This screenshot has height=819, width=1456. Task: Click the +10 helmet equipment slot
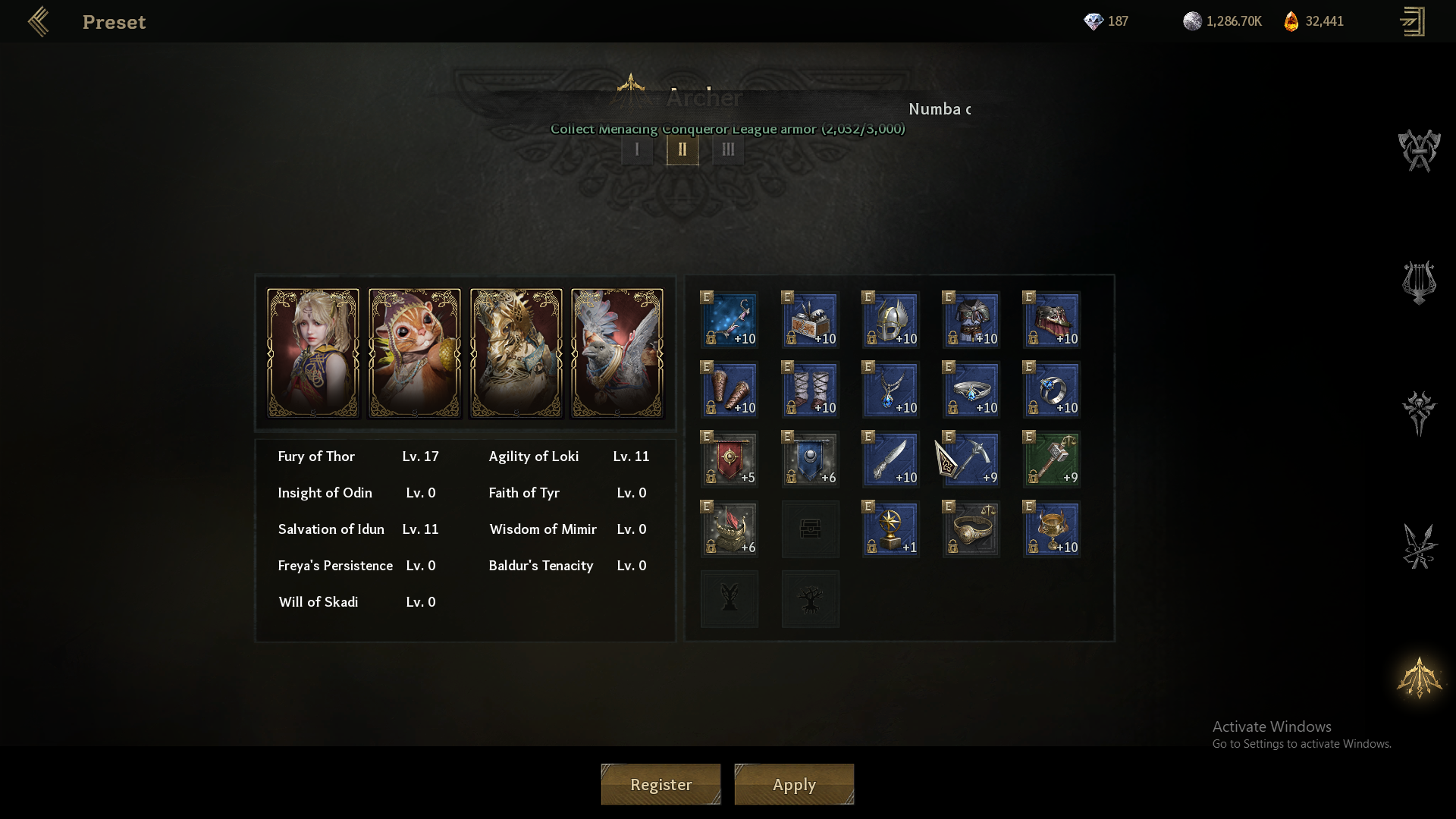[891, 319]
